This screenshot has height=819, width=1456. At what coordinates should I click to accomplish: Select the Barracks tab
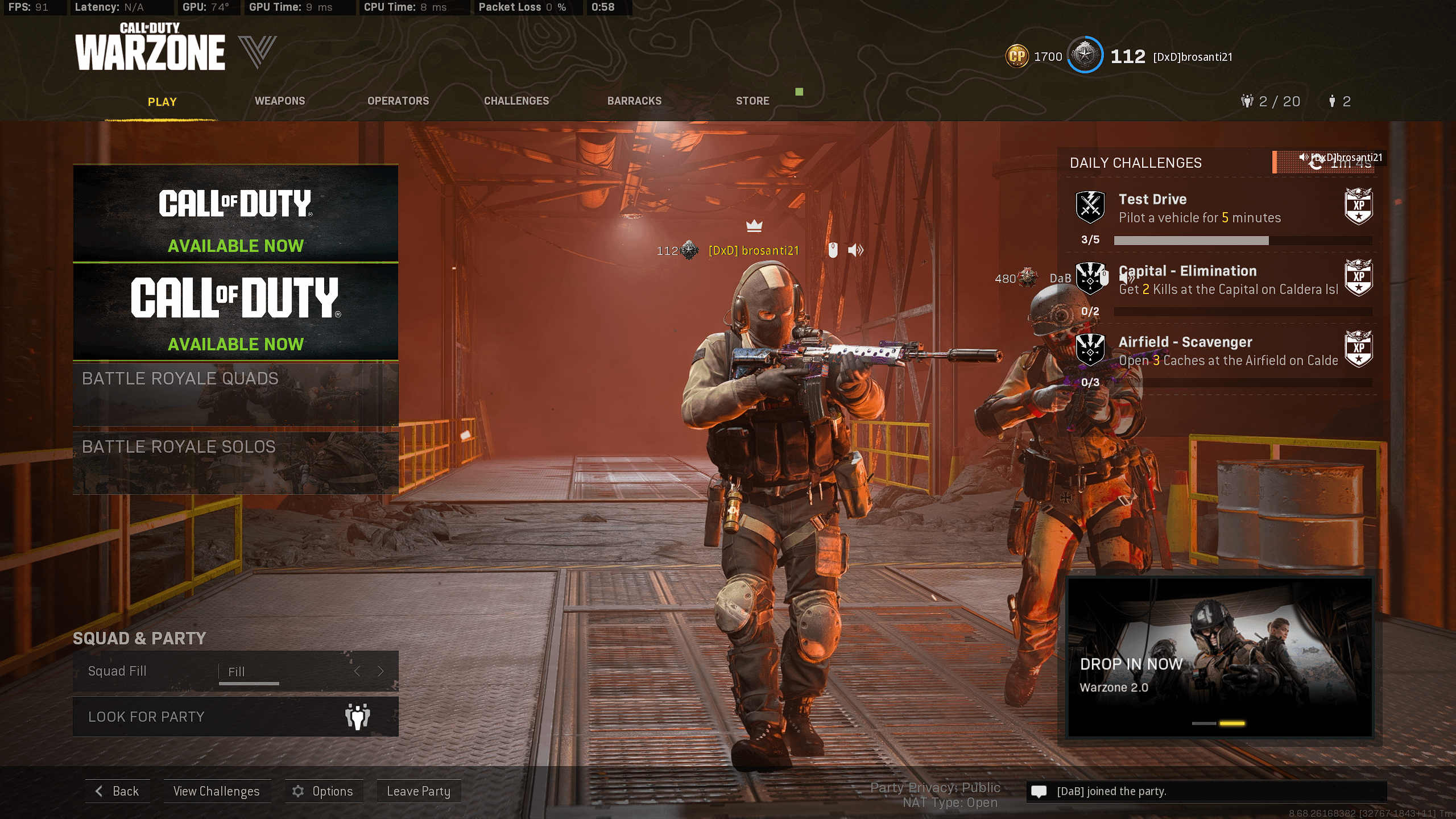point(634,101)
